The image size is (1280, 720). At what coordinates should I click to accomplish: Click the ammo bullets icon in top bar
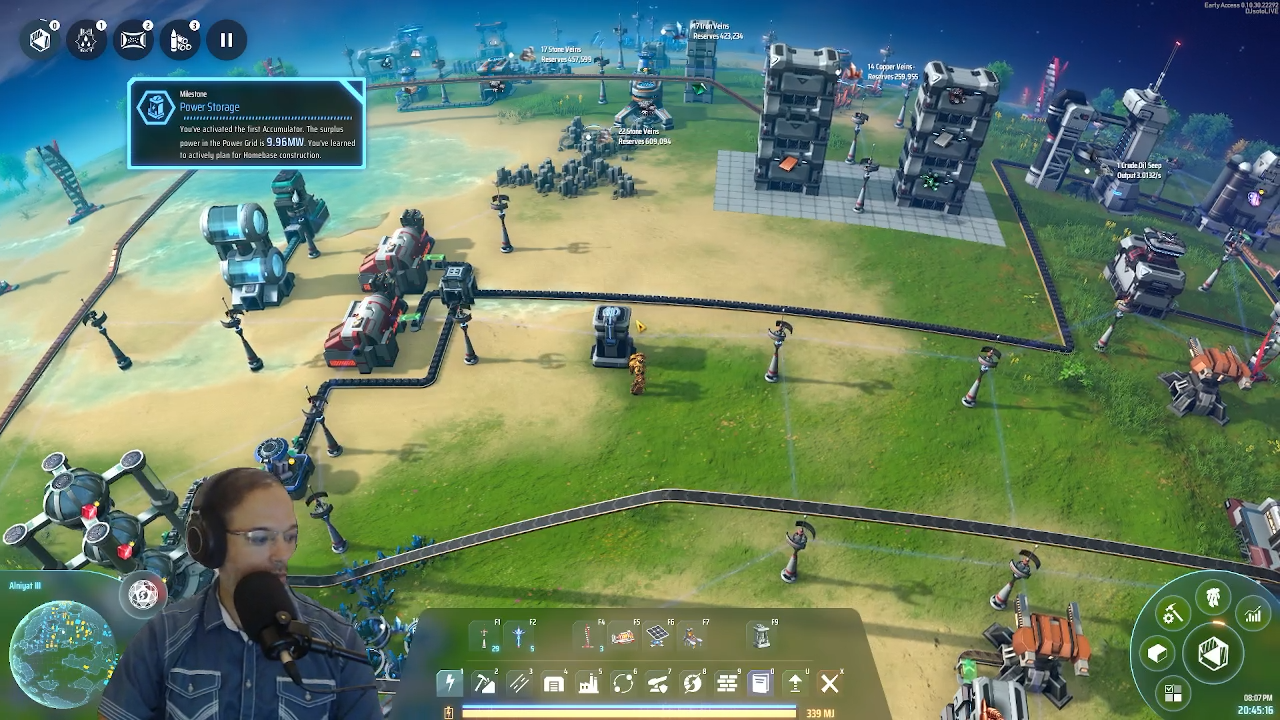[180, 40]
